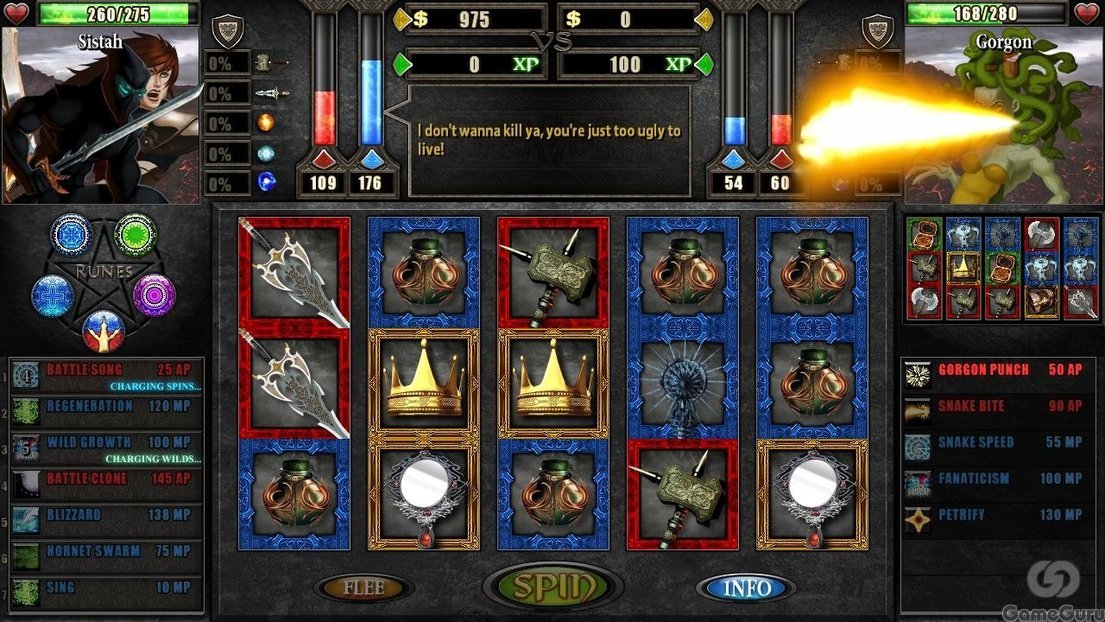Open the enemy's mini reel preview
This screenshot has width=1105, height=622.
(1001, 268)
